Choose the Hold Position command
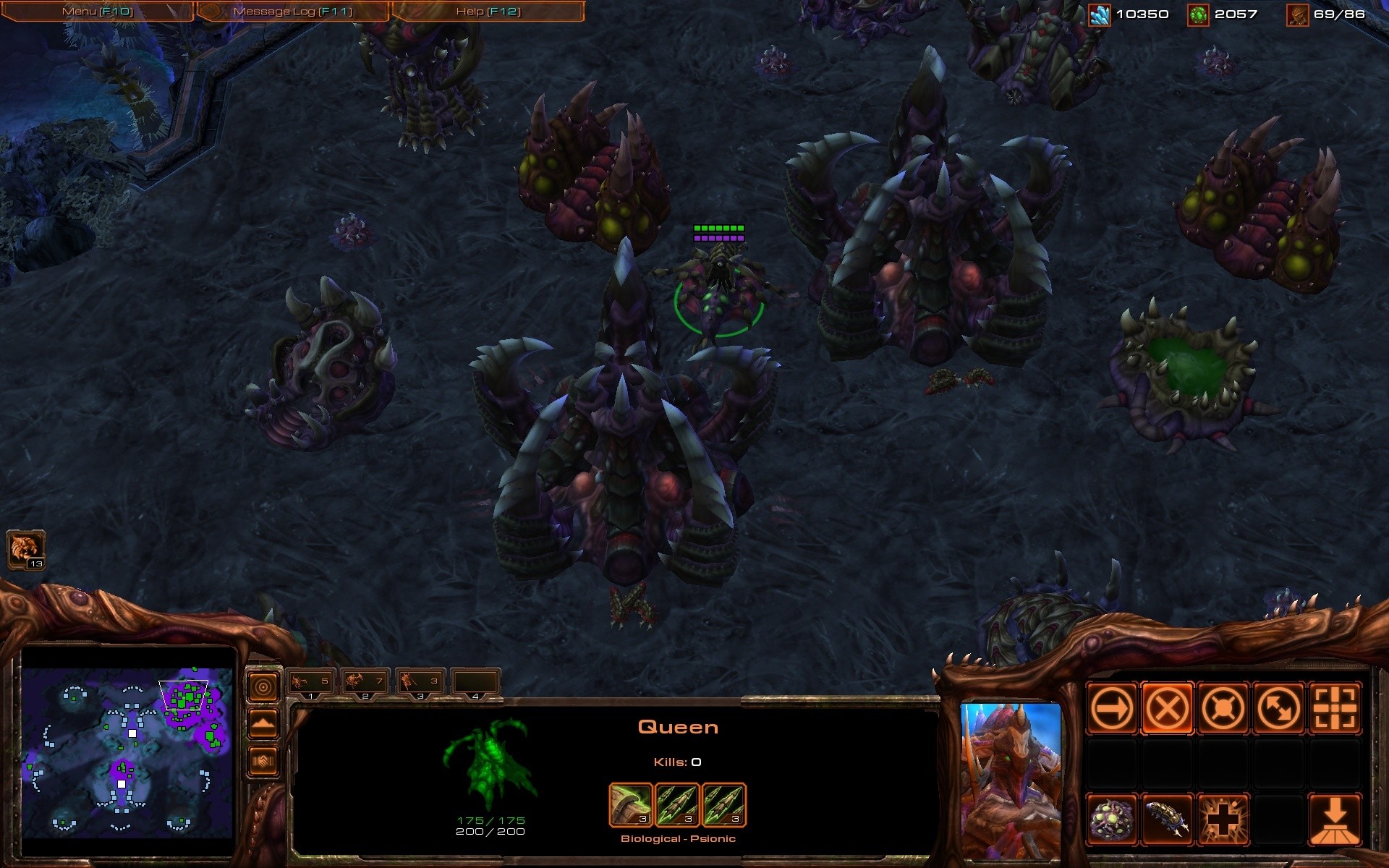The width and height of the screenshot is (1389, 868). point(1223,708)
